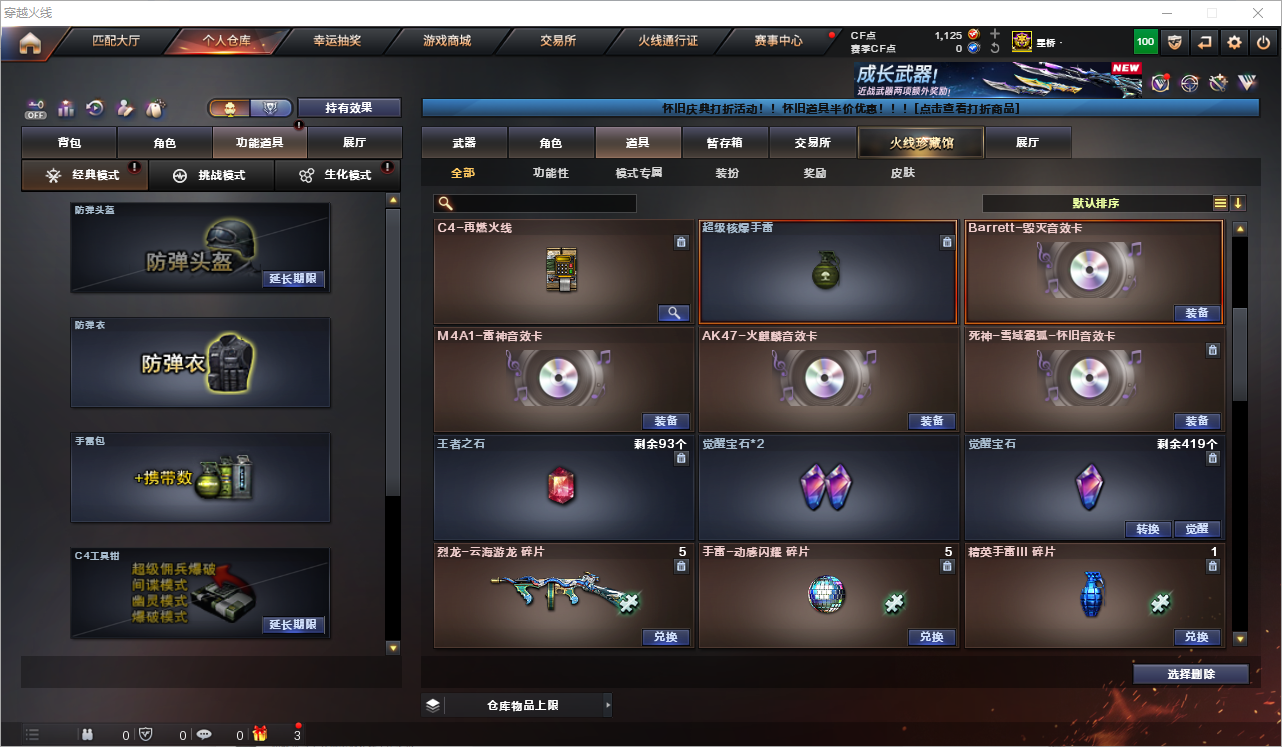Open the 火线通行证 battle pass
1282x747 pixels.
[668, 42]
